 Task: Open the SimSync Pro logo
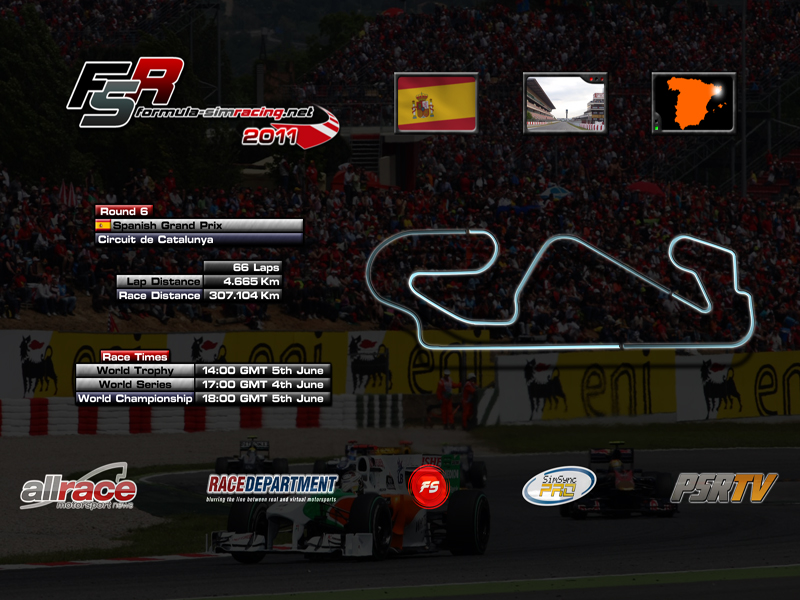click(x=559, y=487)
